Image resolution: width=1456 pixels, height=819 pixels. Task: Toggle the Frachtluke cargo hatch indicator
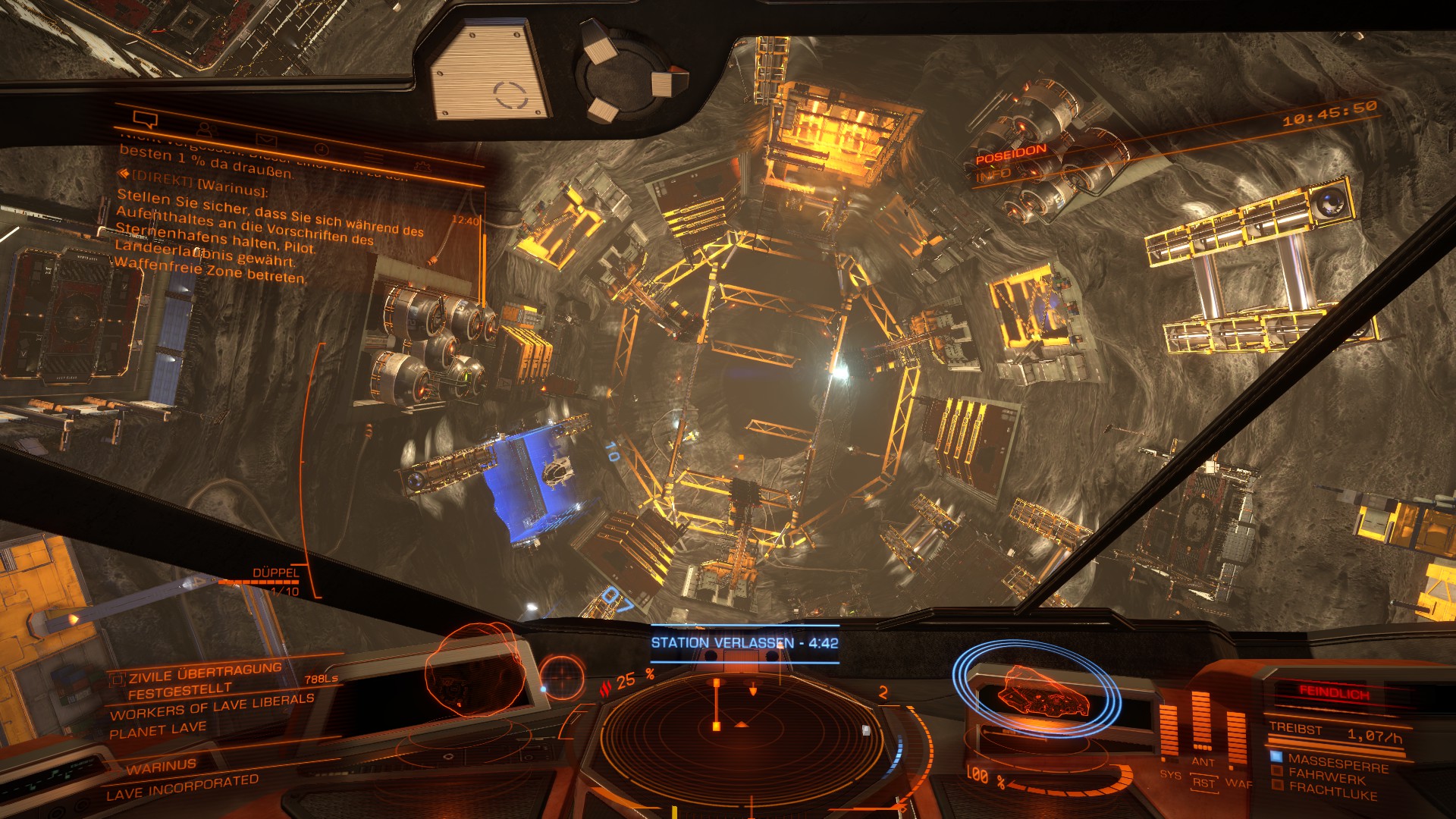pos(1332,791)
